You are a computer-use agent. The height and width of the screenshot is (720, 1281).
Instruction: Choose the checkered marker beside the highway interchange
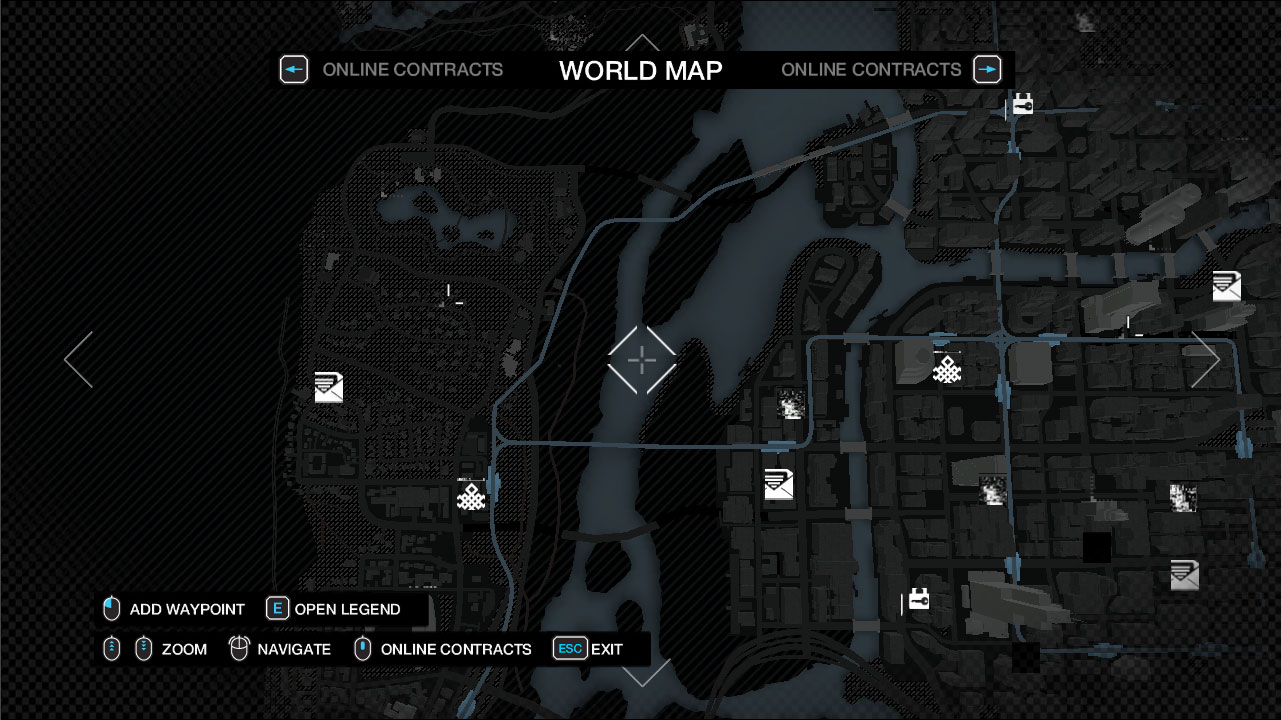[947, 369]
